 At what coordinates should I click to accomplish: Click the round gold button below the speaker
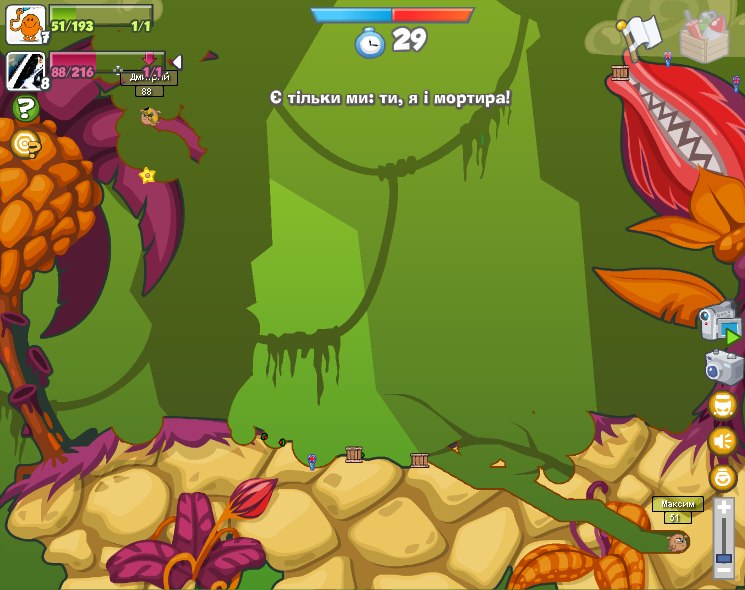click(x=722, y=477)
